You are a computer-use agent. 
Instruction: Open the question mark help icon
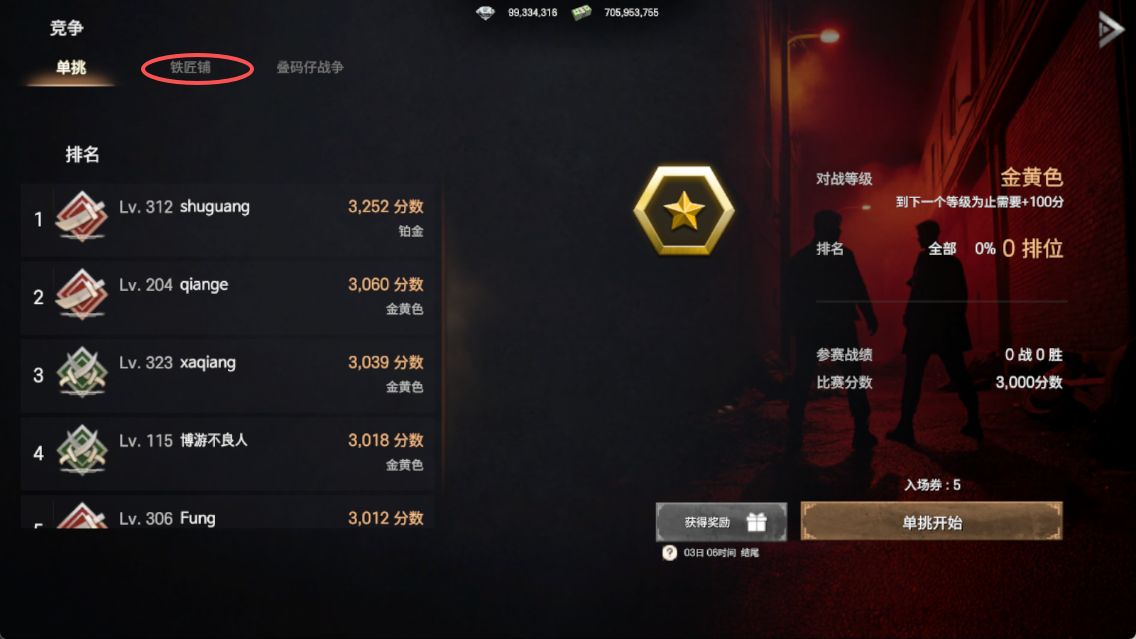pos(670,552)
